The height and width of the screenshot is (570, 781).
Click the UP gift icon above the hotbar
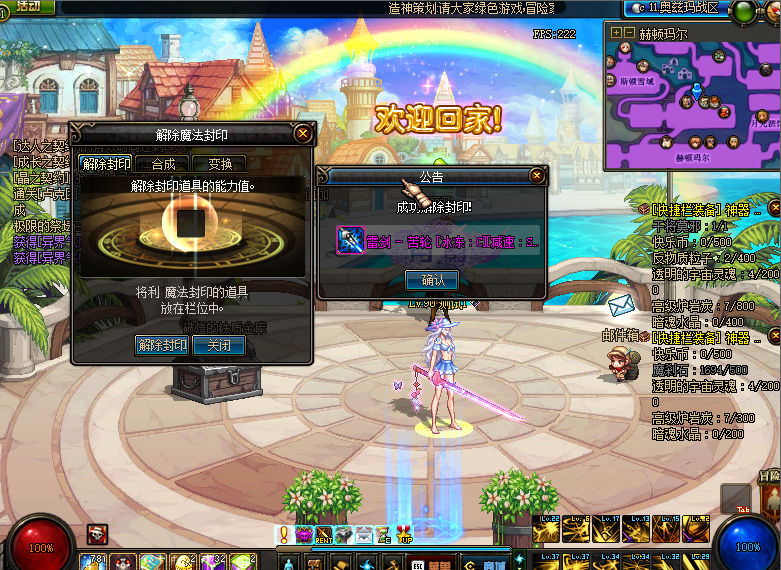(404, 535)
